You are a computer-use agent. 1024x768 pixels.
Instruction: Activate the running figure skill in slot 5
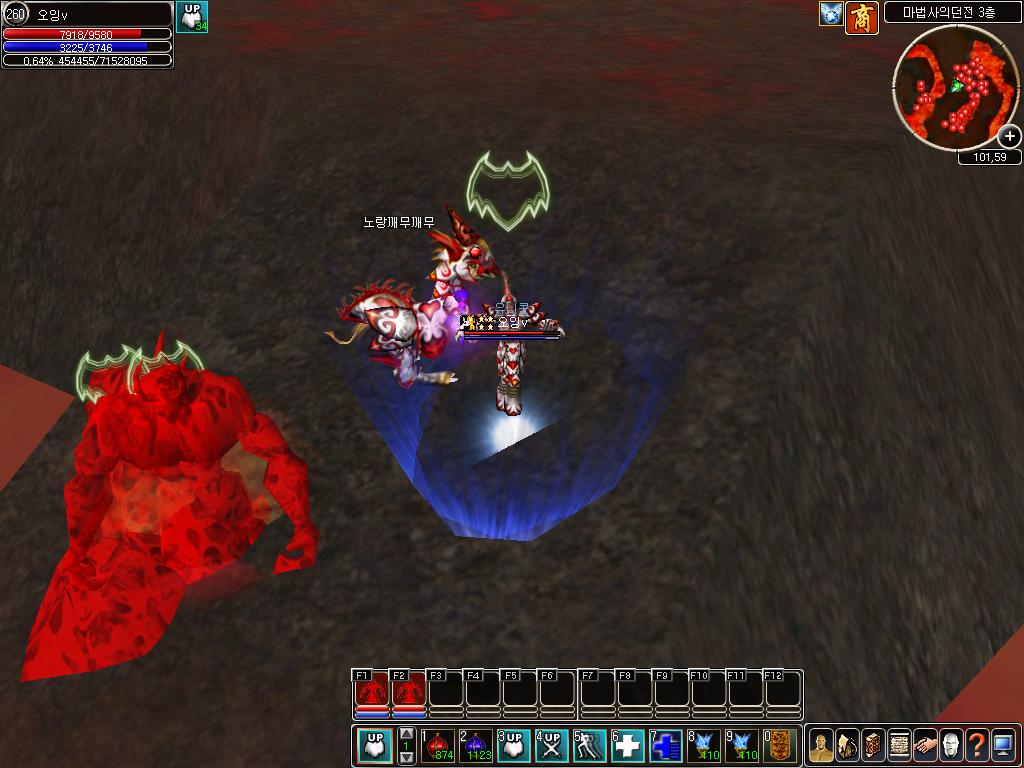pyautogui.click(x=590, y=746)
